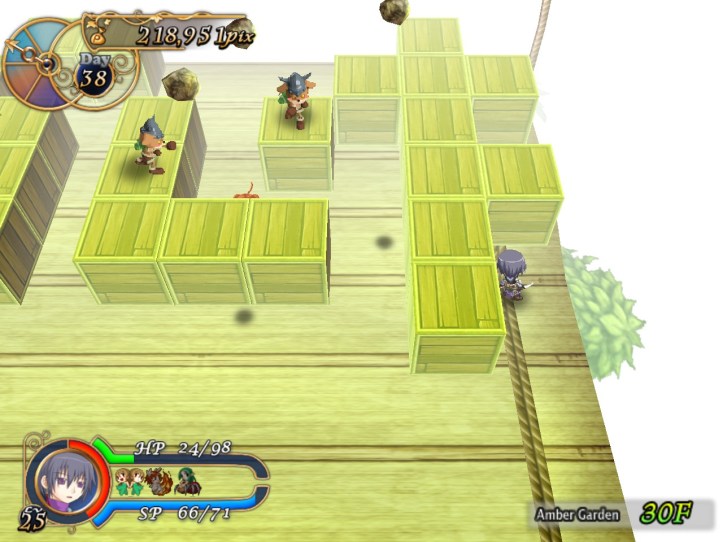
Task: Click the Amber Garden location label
Action: point(576,514)
